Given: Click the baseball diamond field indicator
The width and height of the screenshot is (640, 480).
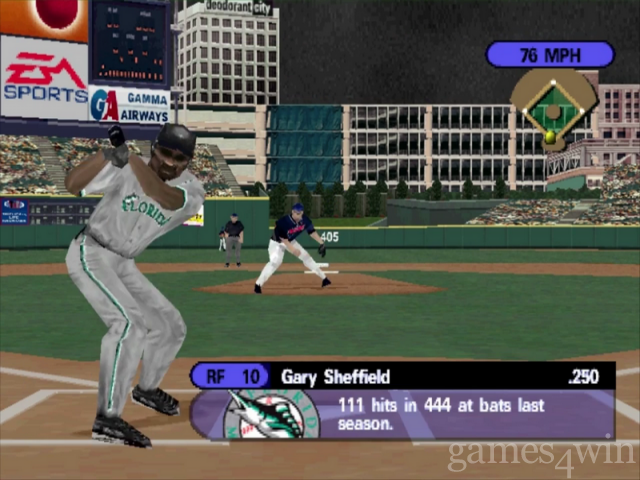Looking at the screenshot, I should click(550, 109).
